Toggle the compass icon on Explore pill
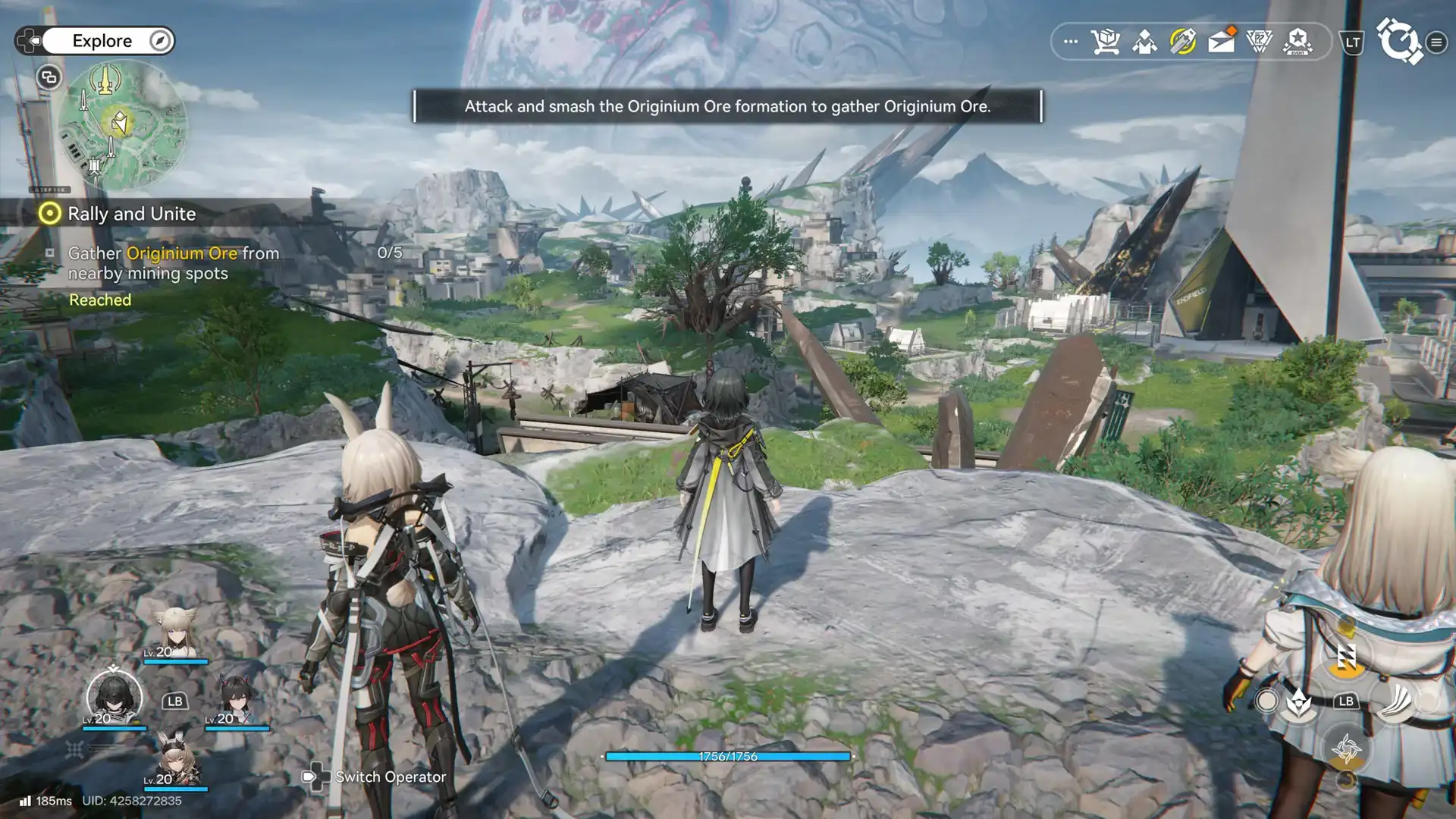Viewport: 1456px width, 819px height. 158,41
